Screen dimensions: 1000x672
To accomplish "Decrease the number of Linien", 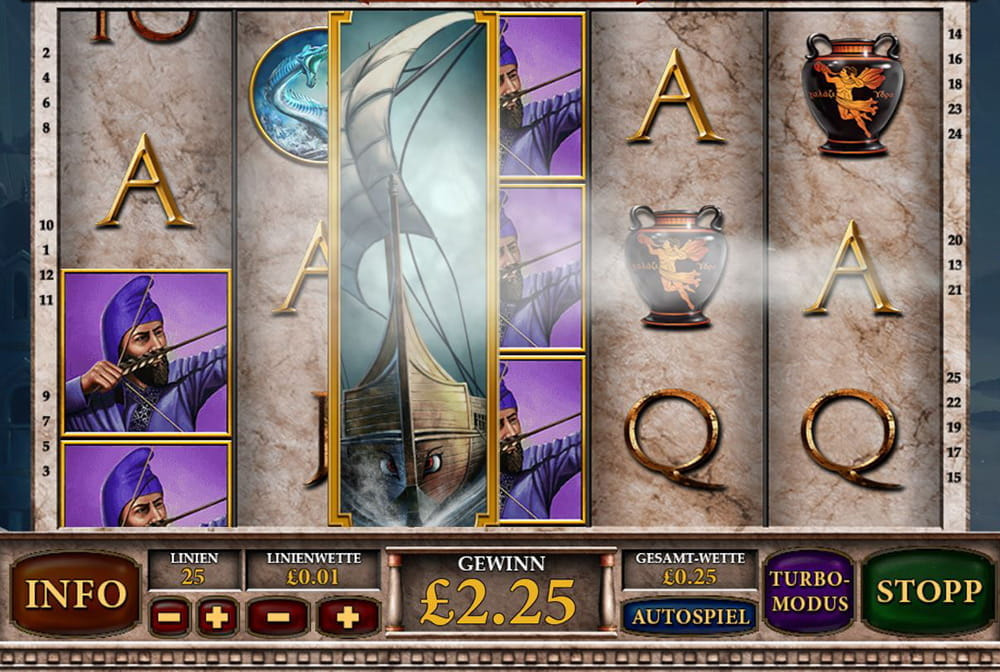I will pyautogui.click(x=169, y=617).
